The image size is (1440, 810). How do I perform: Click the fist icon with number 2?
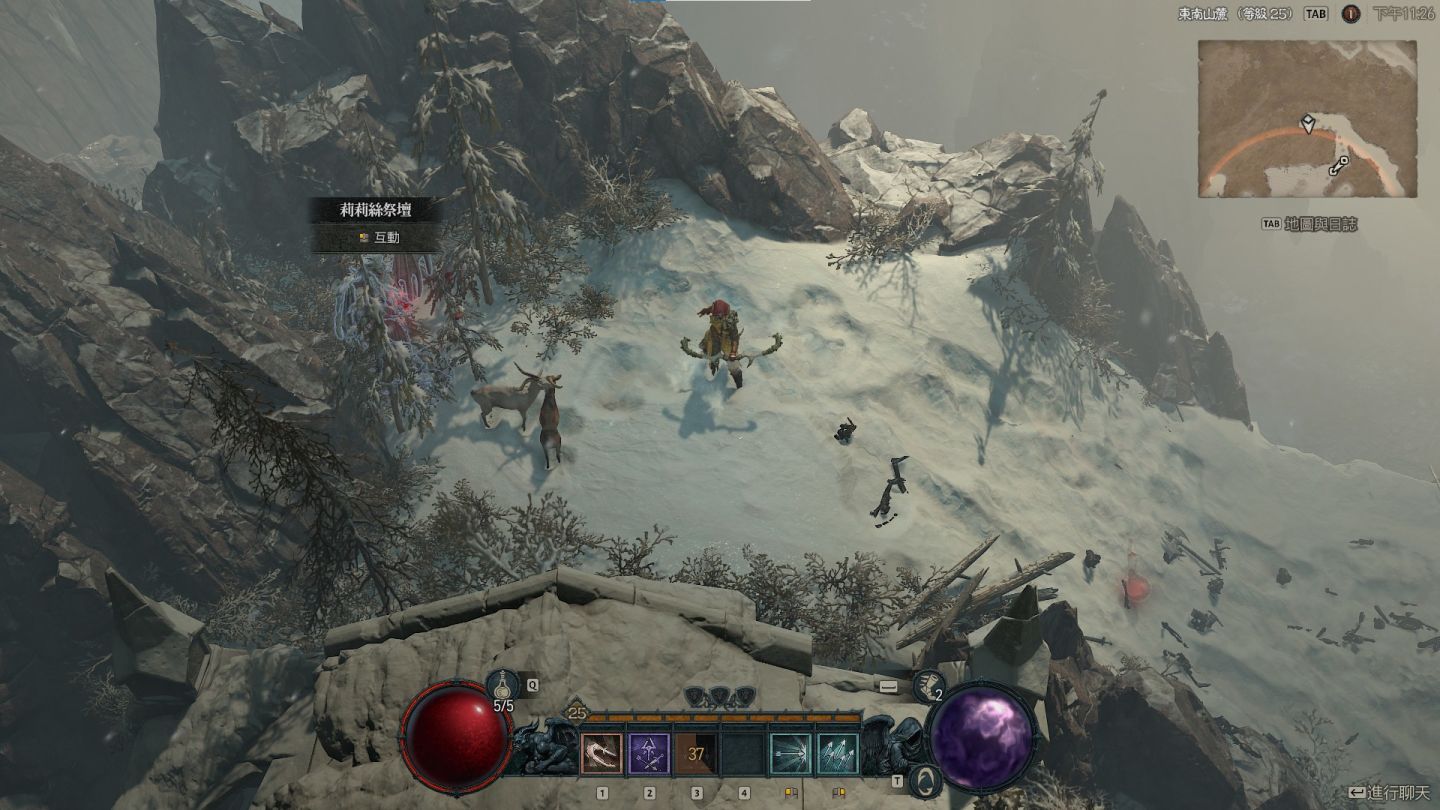tap(929, 685)
